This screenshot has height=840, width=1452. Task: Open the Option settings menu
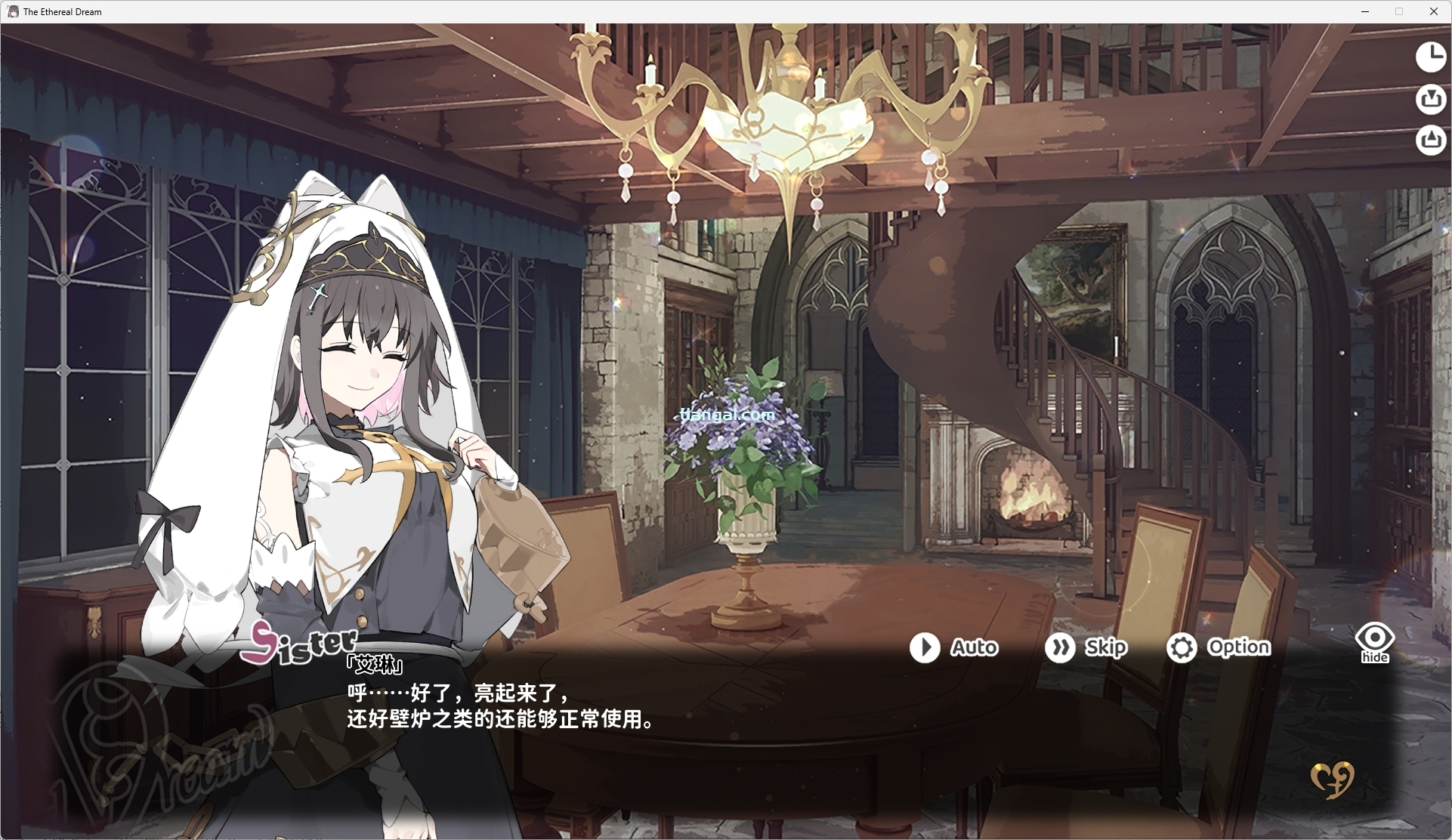[1219, 647]
